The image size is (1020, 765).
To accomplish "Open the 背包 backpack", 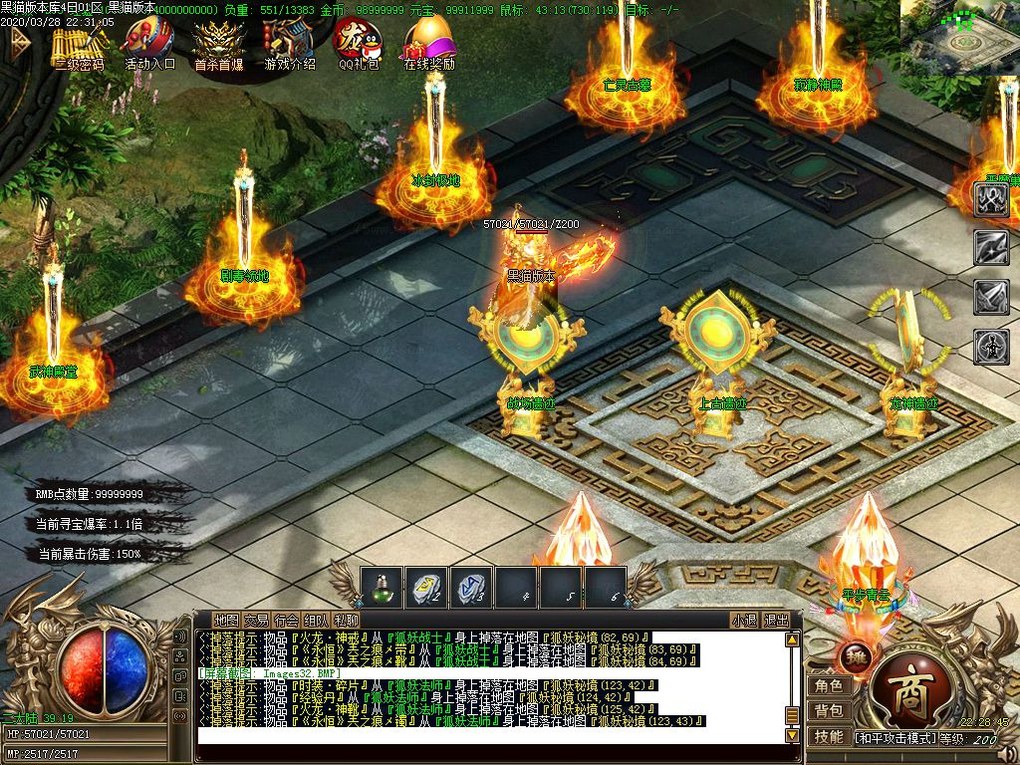I will [829, 711].
